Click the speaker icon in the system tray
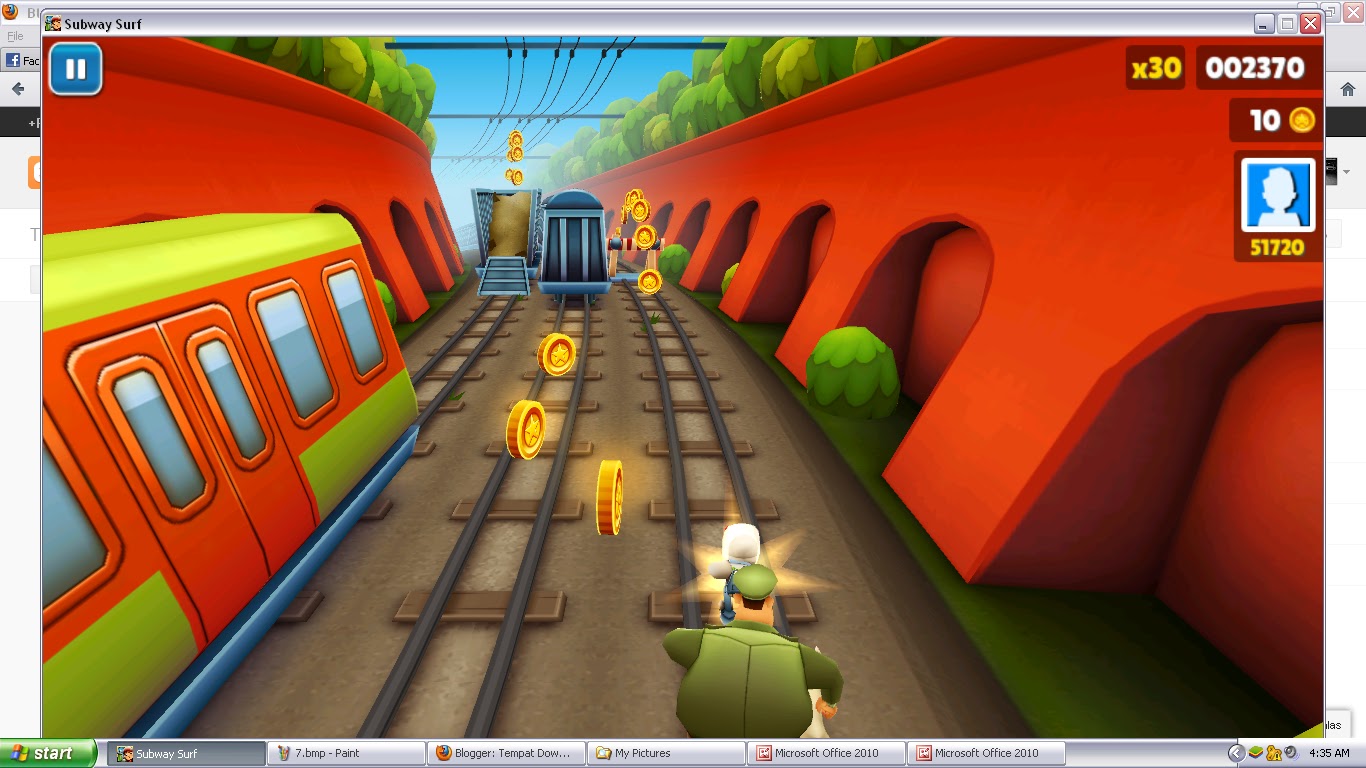The image size is (1366, 768). tap(1290, 753)
